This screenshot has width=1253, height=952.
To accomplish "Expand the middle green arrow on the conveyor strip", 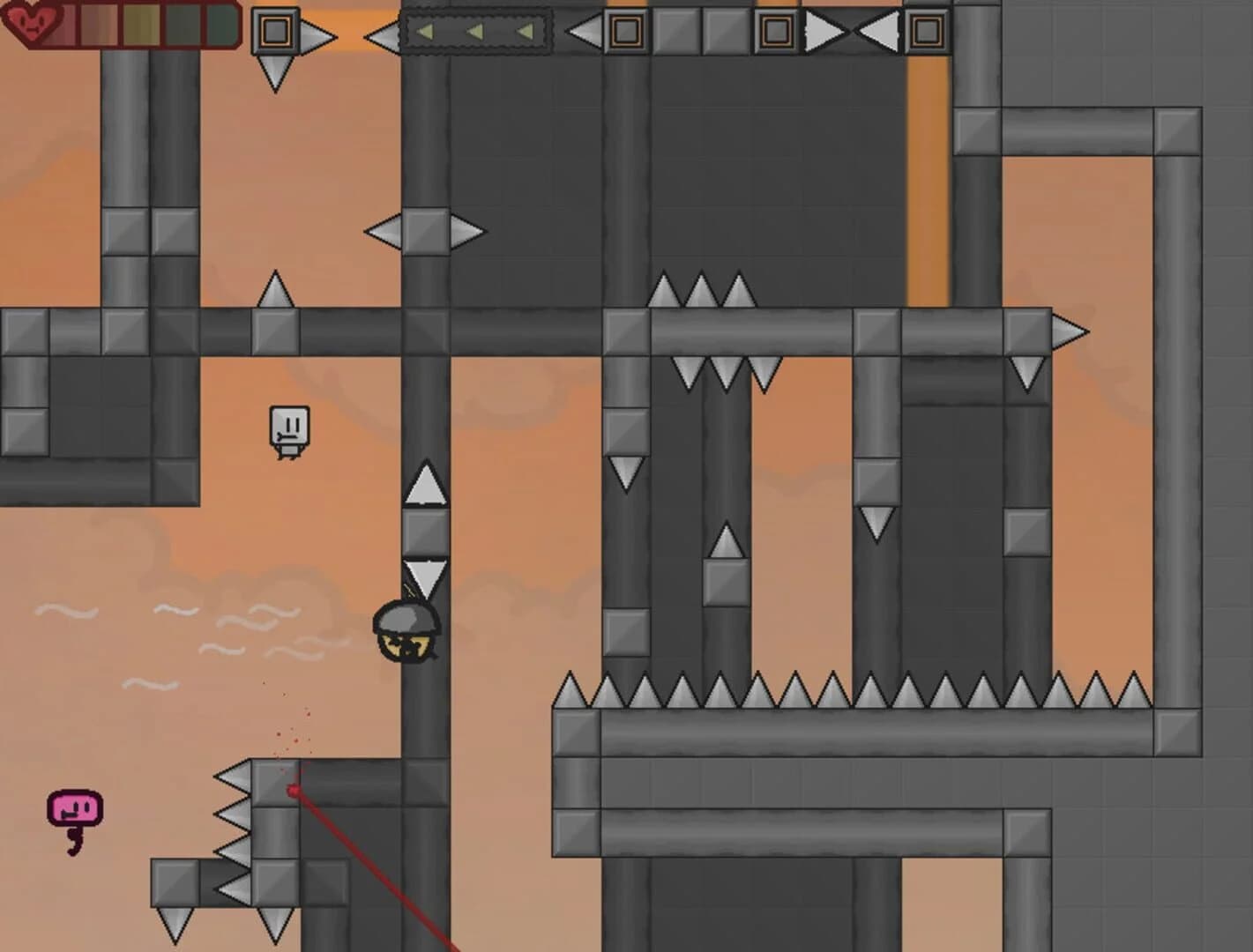I will [474, 32].
